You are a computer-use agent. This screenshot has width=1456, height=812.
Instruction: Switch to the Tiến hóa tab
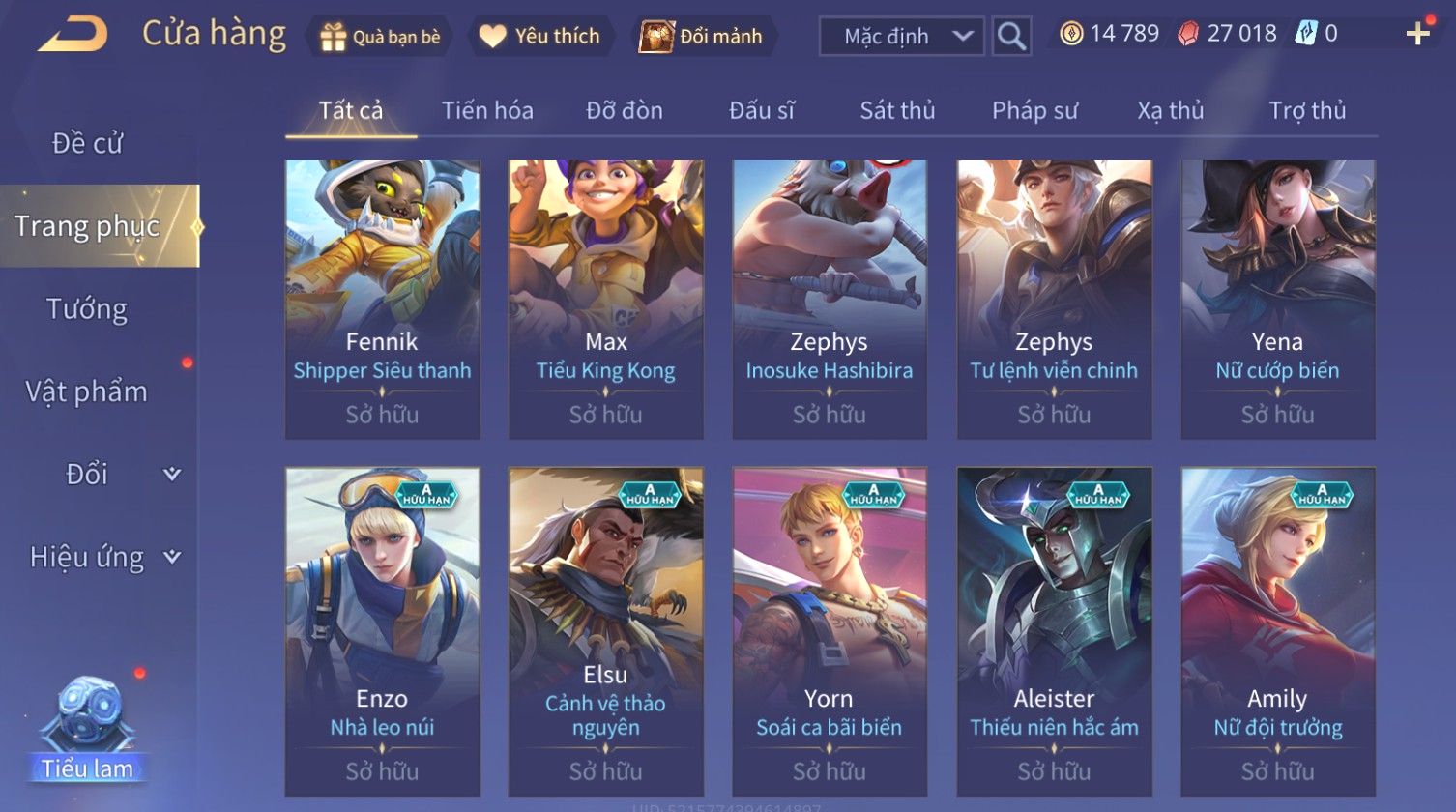[487, 110]
